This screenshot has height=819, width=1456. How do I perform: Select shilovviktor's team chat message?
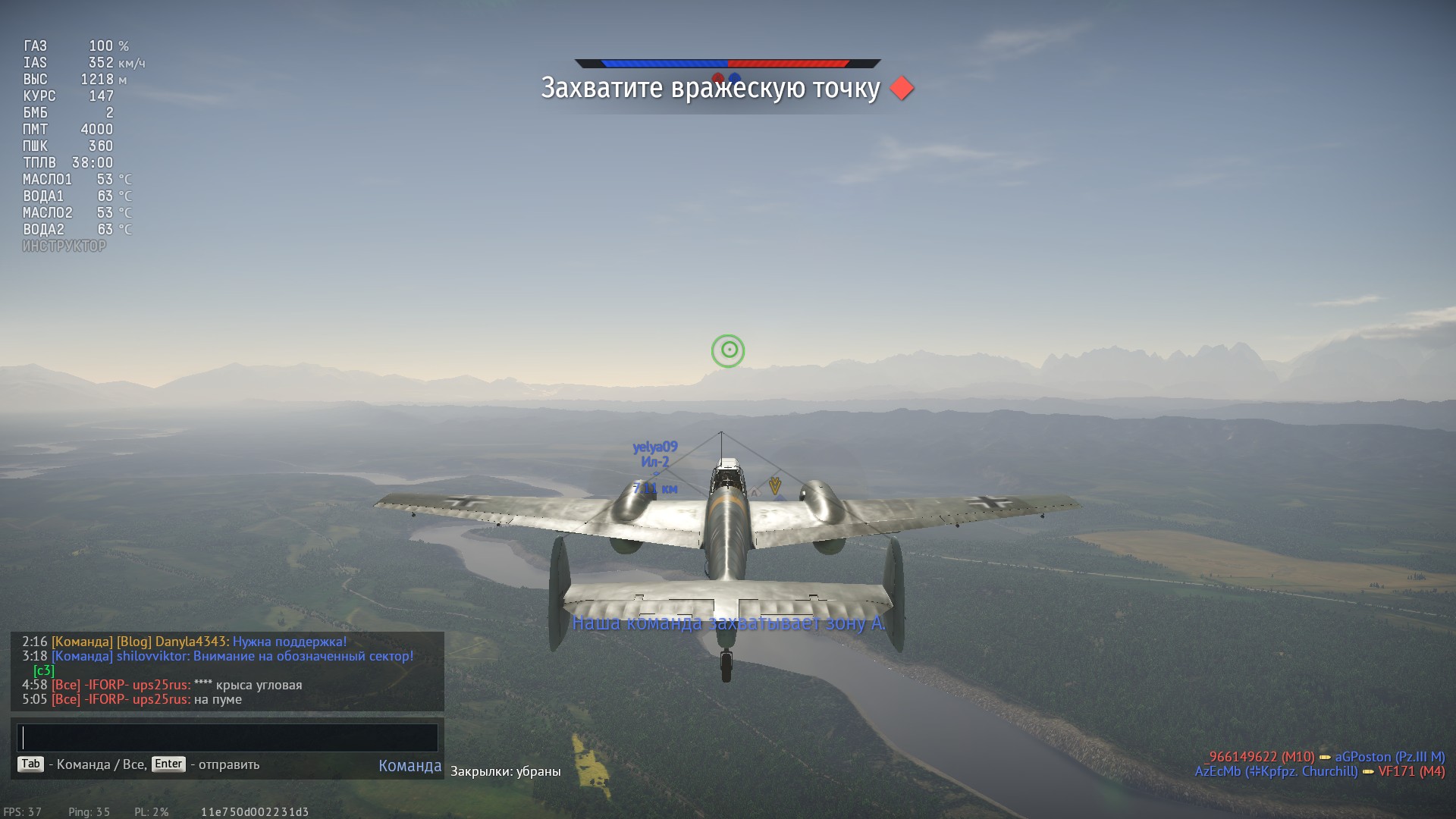click(x=265, y=657)
